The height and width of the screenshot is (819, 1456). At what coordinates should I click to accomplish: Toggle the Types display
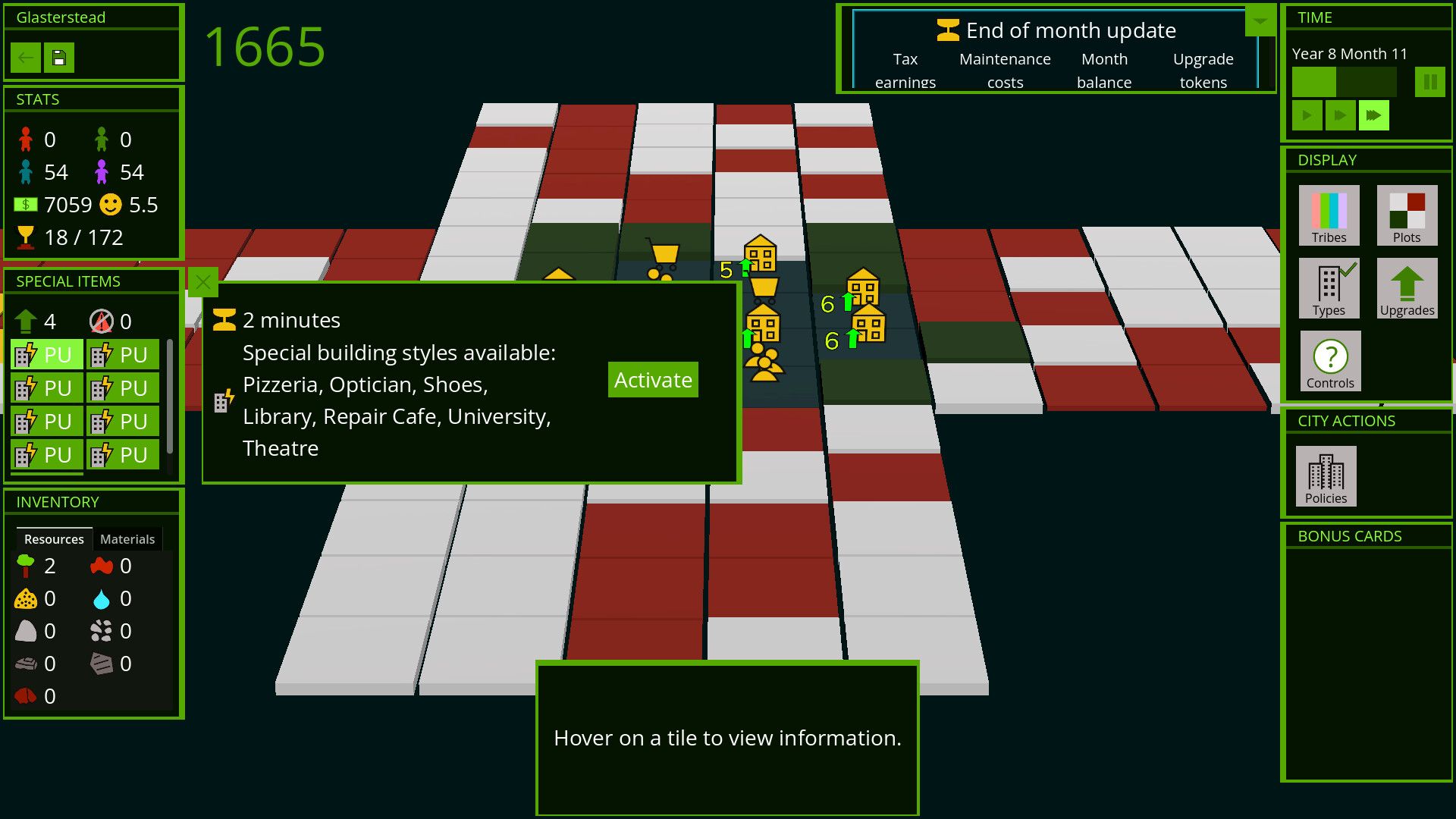1329,288
